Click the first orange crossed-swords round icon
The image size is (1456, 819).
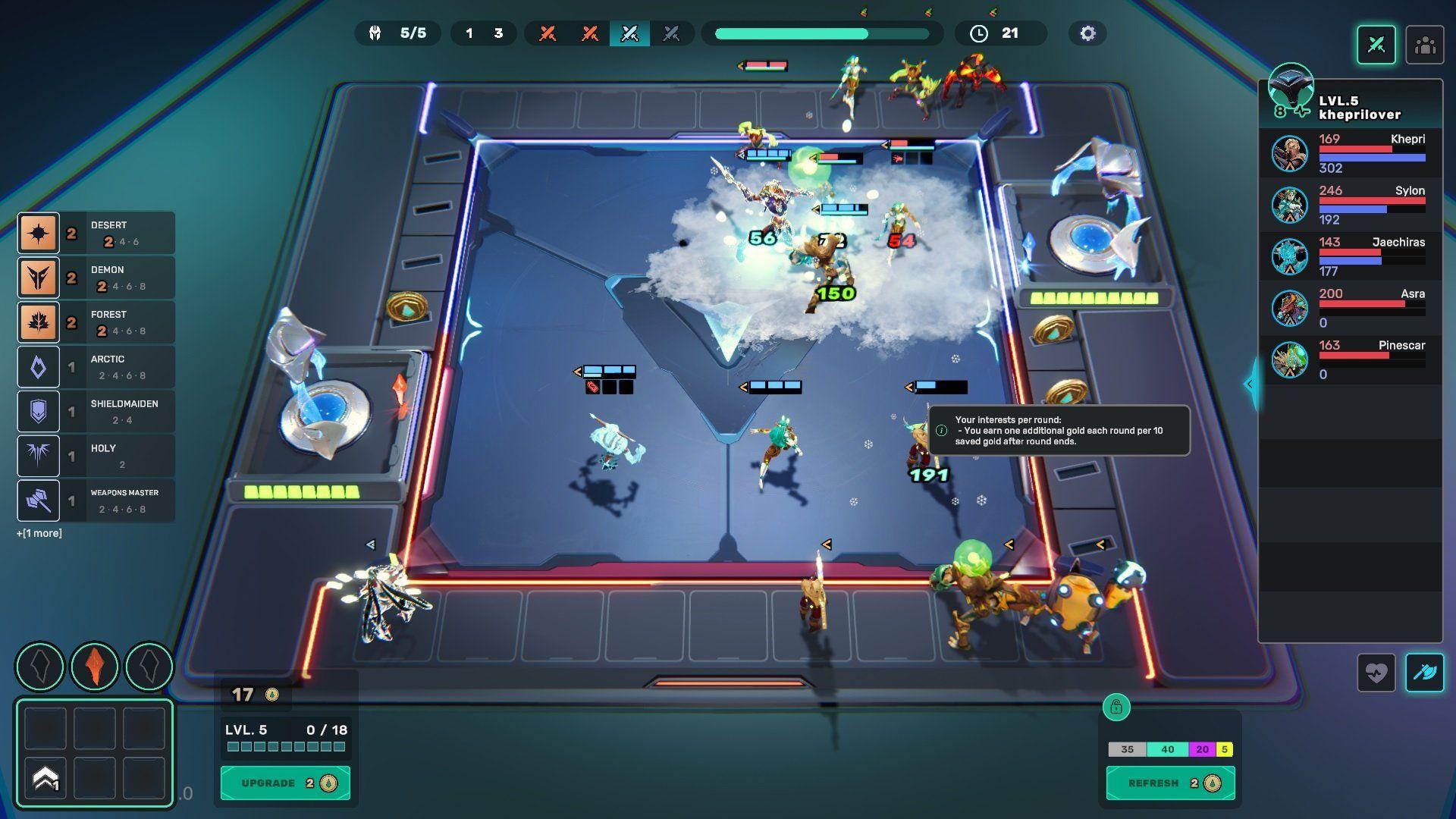coord(548,33)
